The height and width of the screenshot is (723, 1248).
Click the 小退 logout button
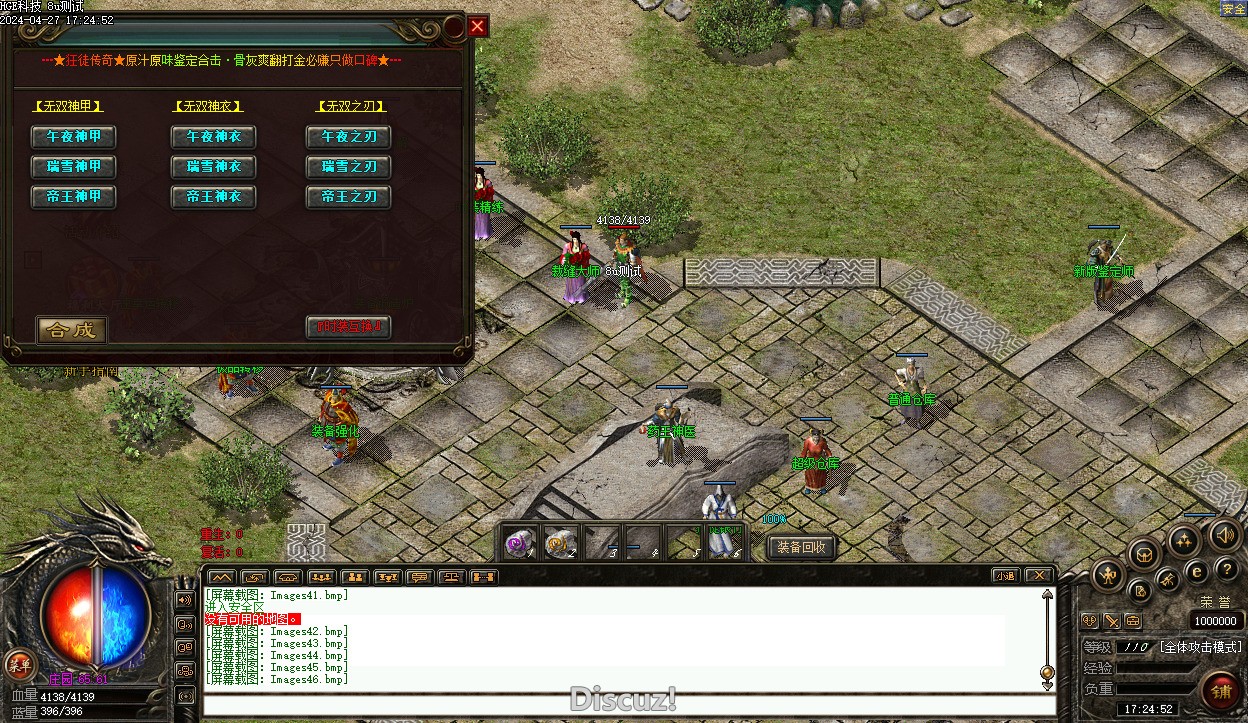(1005, 576)
